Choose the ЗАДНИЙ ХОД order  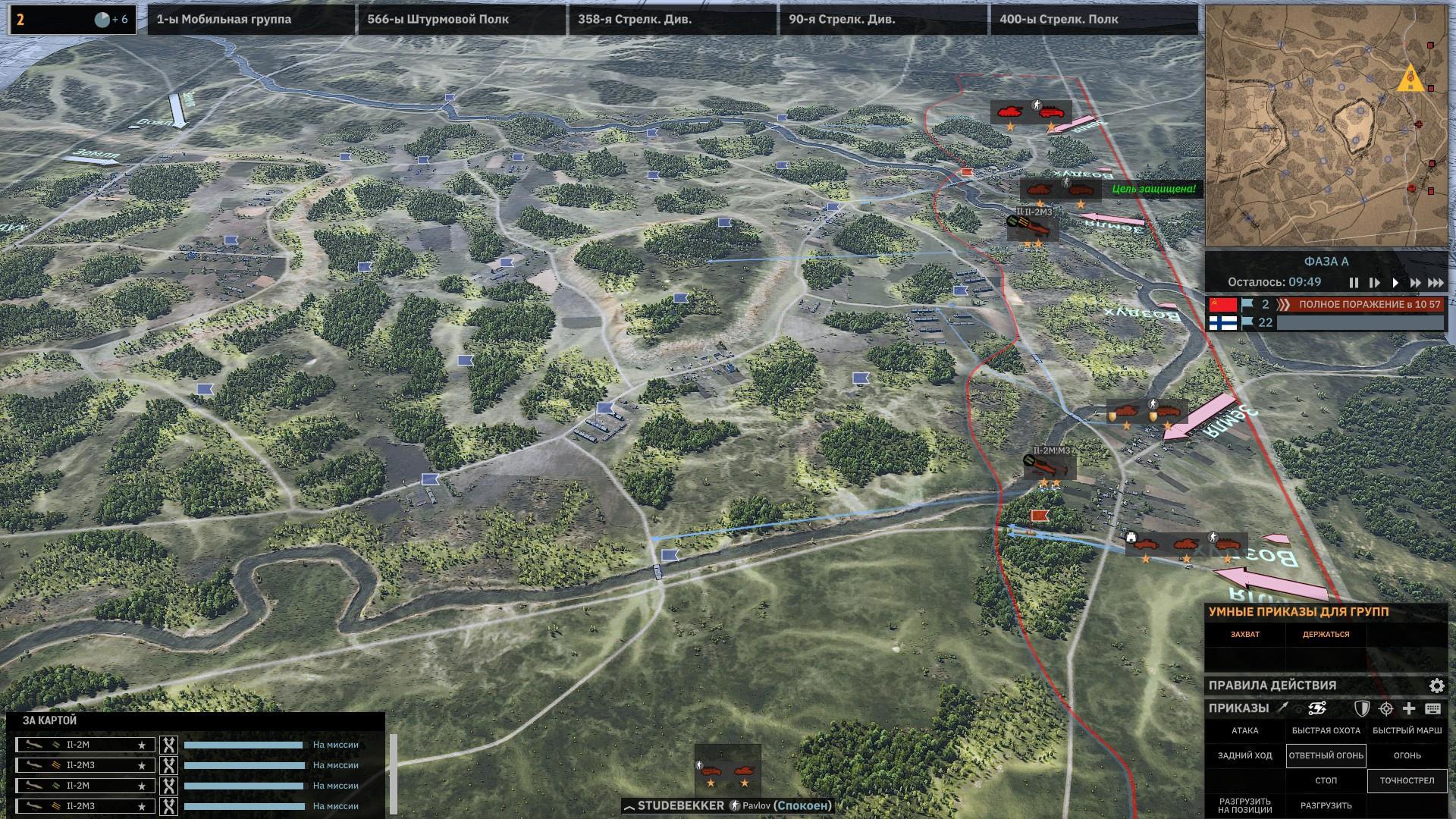pyautogui.click(x=1245, y=755)
